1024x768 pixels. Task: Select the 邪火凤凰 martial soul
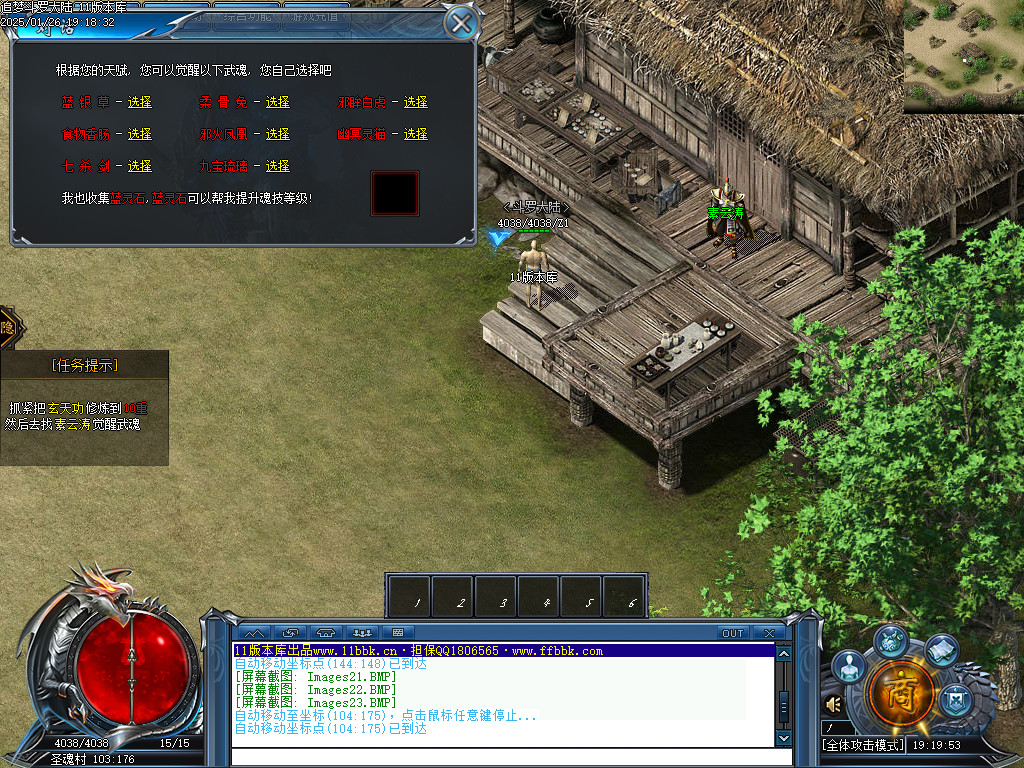tap(277, 134)
